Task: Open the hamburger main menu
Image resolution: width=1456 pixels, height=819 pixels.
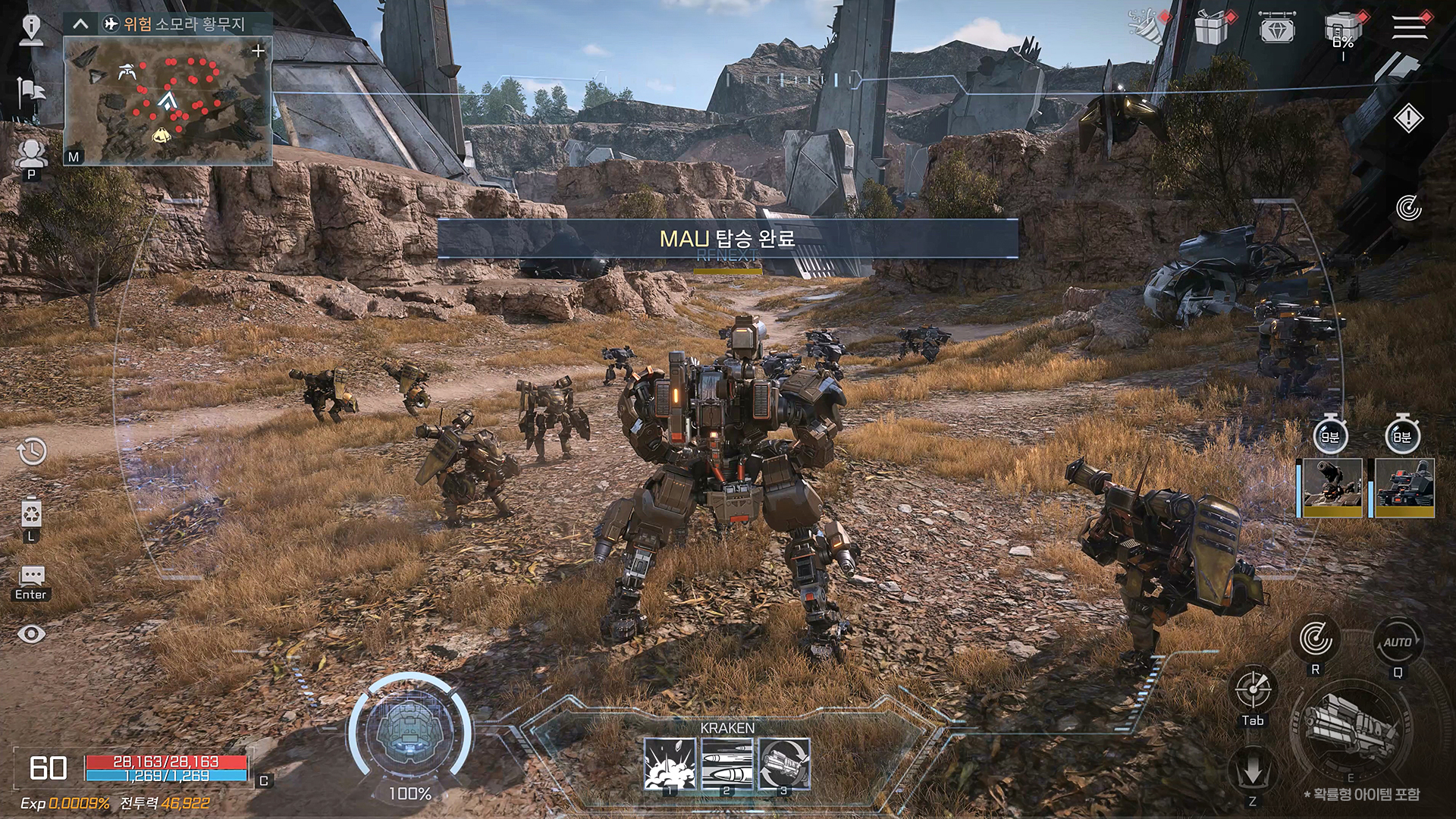Action: click(x=1410, y=27)
